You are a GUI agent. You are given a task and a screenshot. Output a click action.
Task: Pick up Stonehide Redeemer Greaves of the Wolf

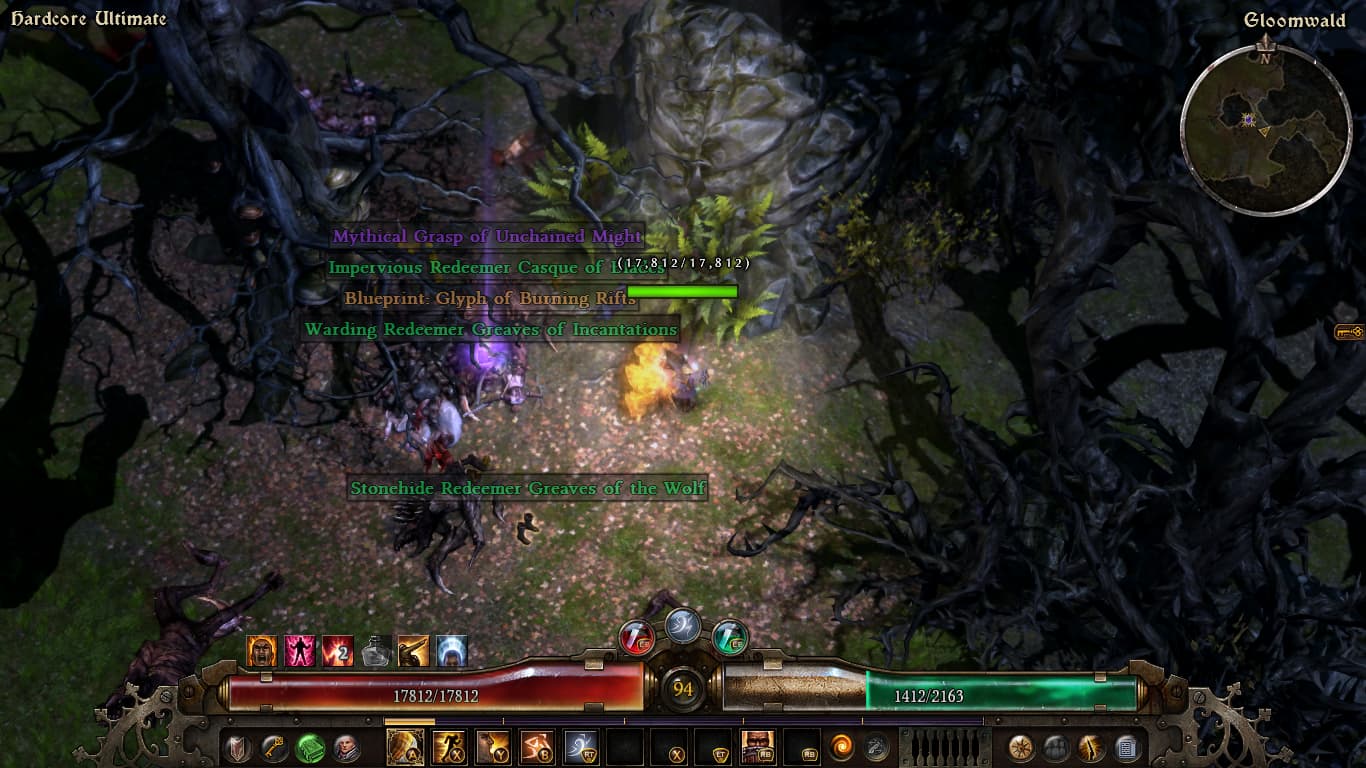point(528,489)
